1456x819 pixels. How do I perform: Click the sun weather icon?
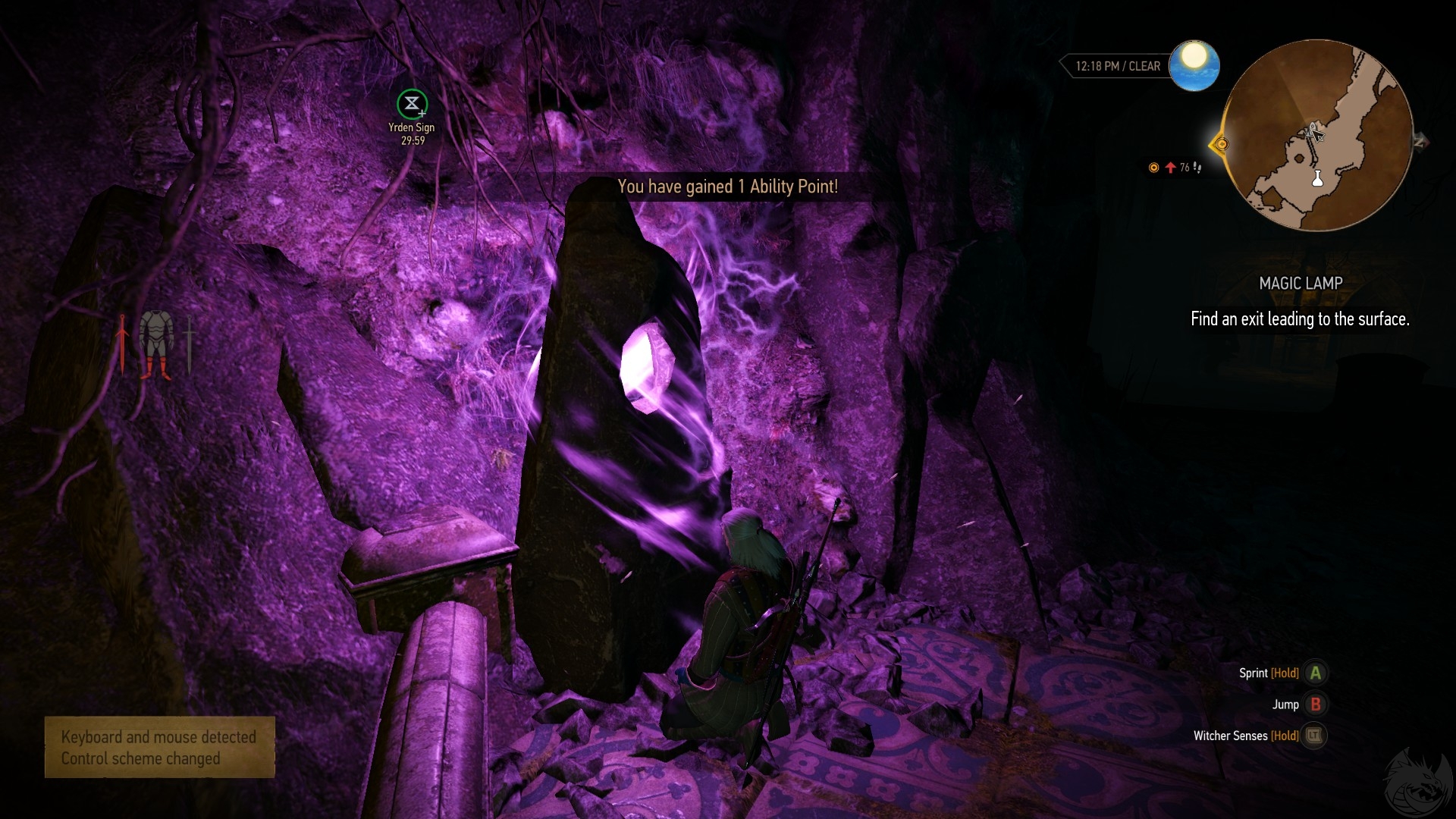click(x=1194, y=65)
